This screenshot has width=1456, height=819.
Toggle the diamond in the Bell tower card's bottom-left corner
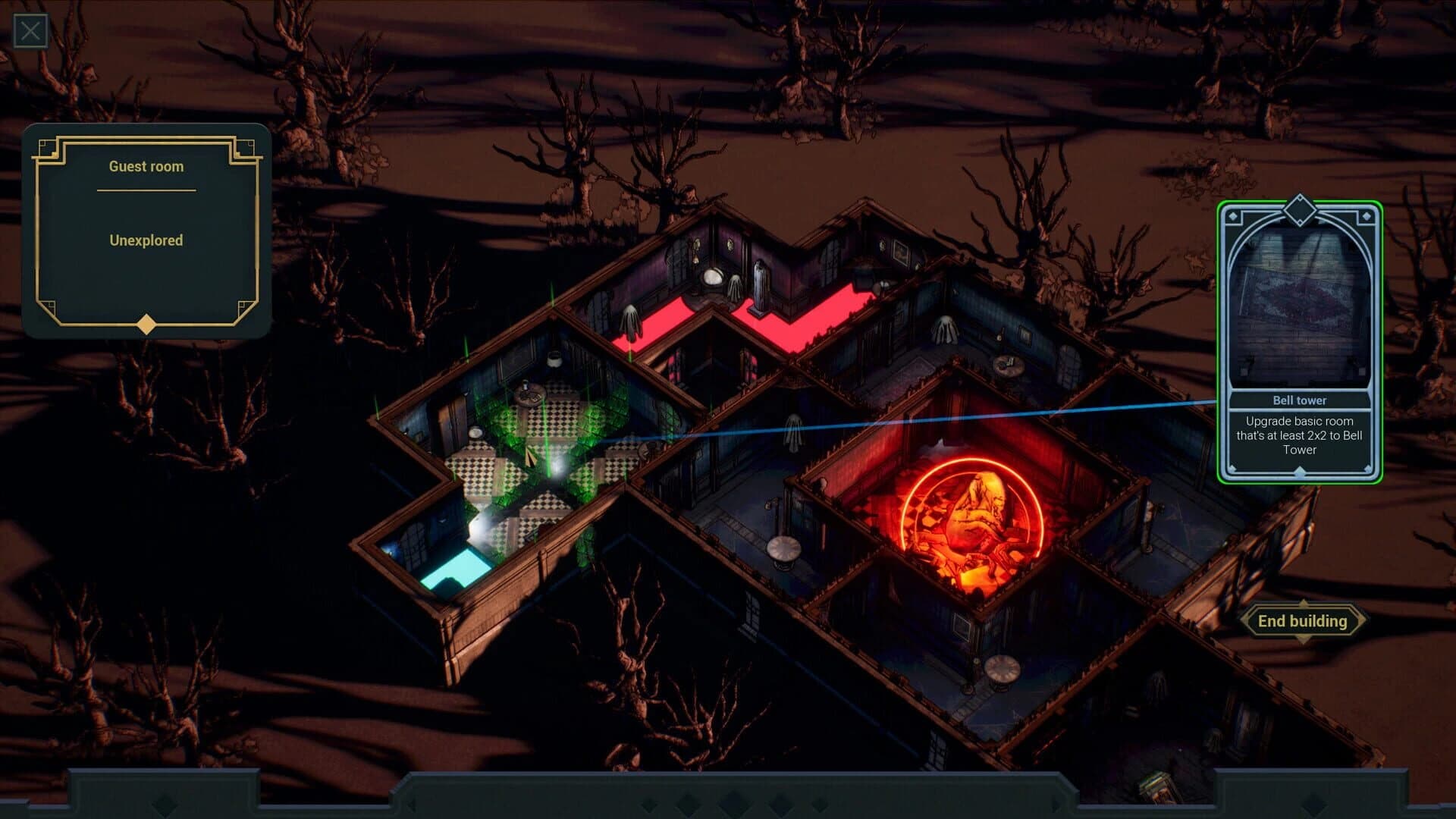tap(1233, 467)
